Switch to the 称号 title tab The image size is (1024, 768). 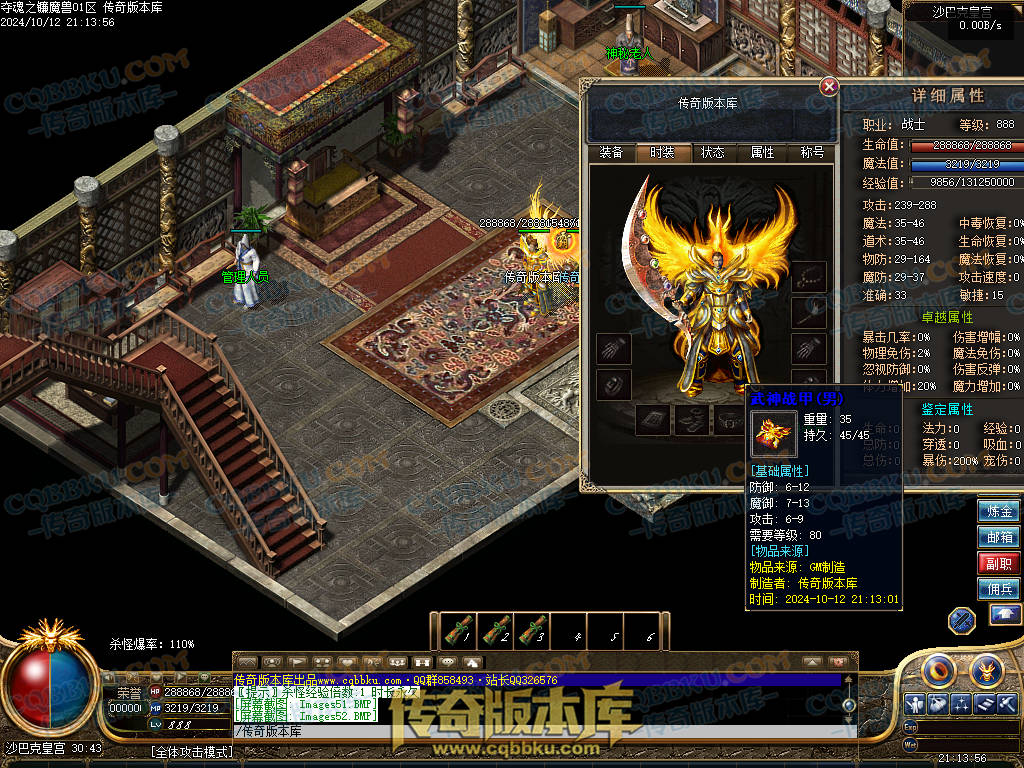[x=812, y=153]
